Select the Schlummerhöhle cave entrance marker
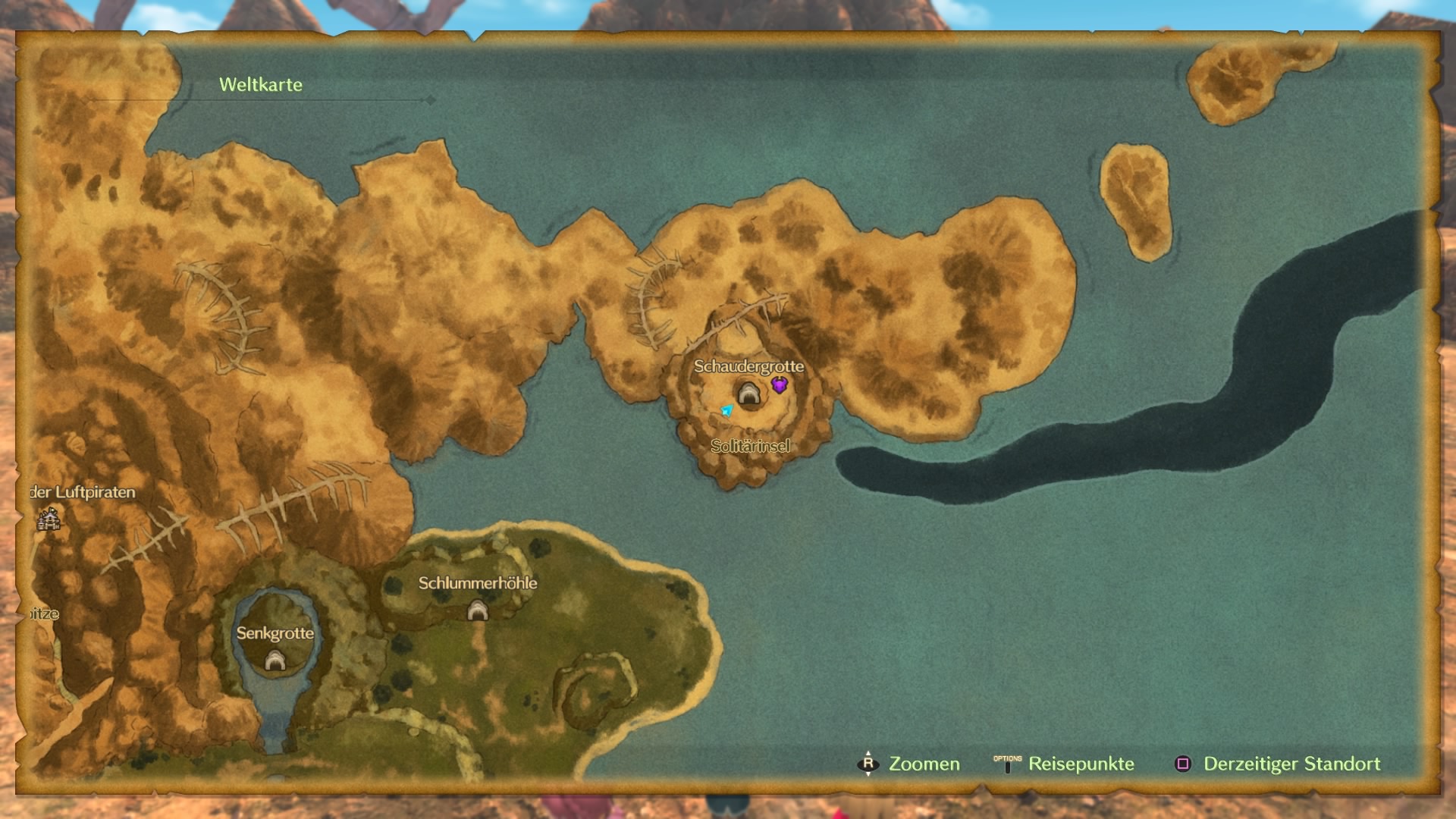Image resolution: width=1456 pixels, height=819 pixels. point(477,610)
